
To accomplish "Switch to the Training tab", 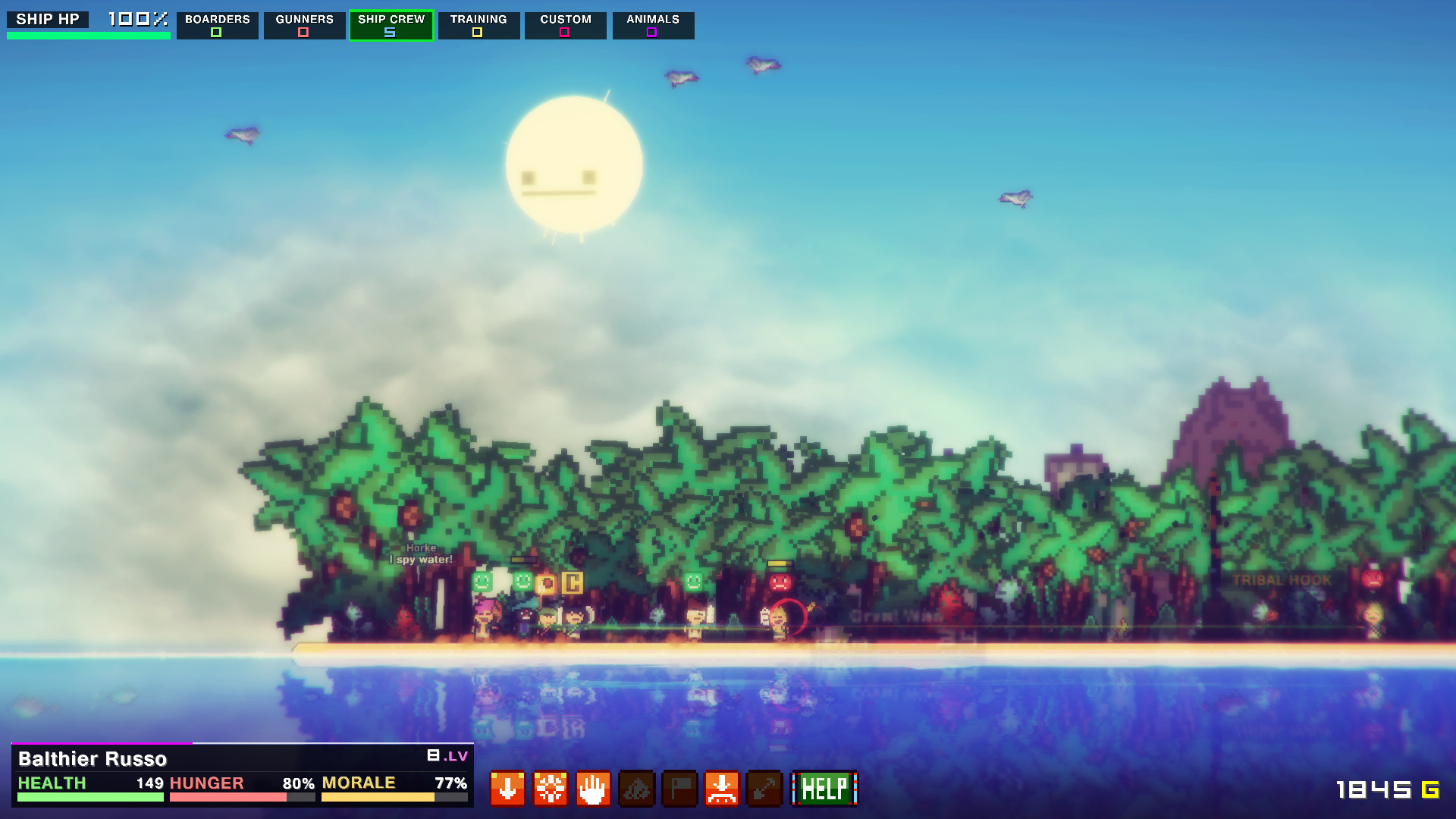I will pos(479,19).
